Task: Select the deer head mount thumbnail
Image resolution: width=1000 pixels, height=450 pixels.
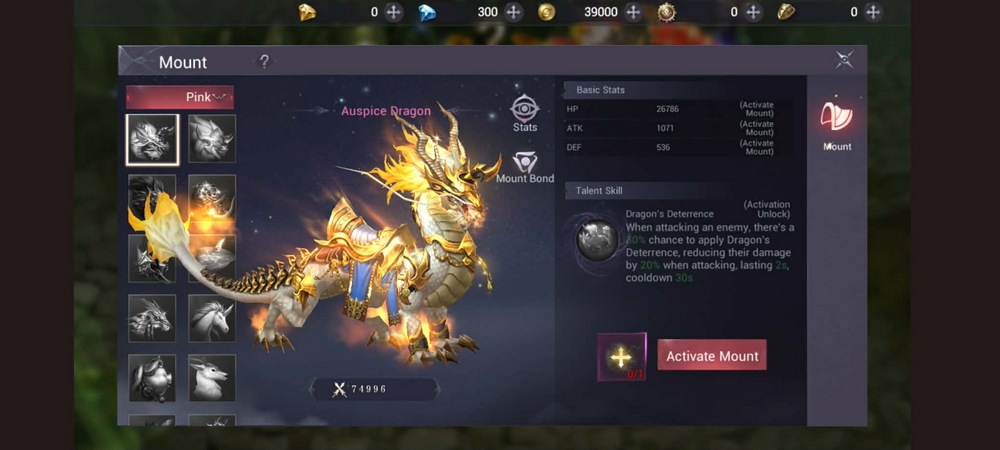Action: [212, 378]
